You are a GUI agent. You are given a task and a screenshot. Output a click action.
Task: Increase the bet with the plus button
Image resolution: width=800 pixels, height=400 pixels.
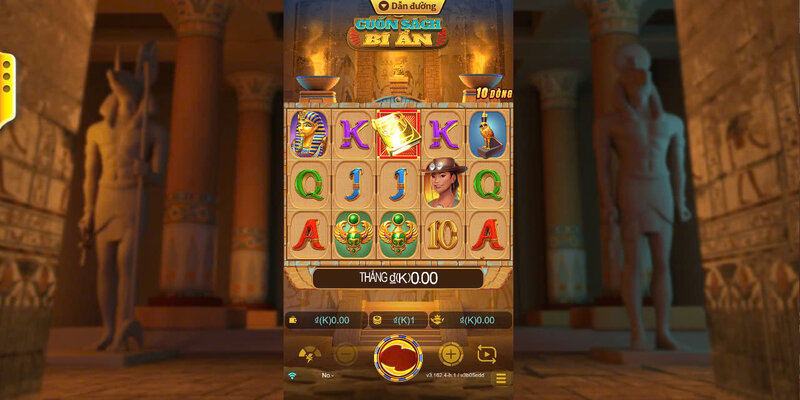click(x=451, y=354)
